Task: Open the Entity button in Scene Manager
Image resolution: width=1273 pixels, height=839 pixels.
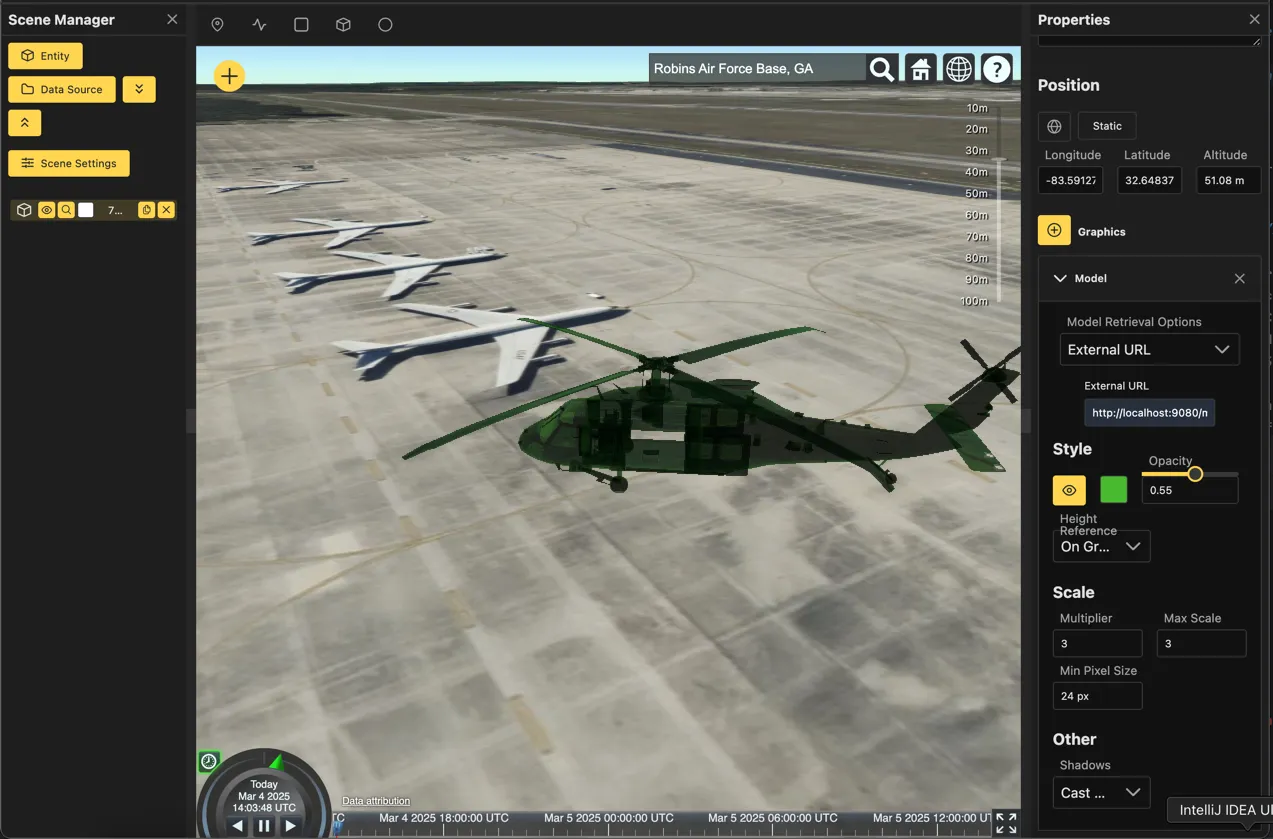Action: (45, 56)
